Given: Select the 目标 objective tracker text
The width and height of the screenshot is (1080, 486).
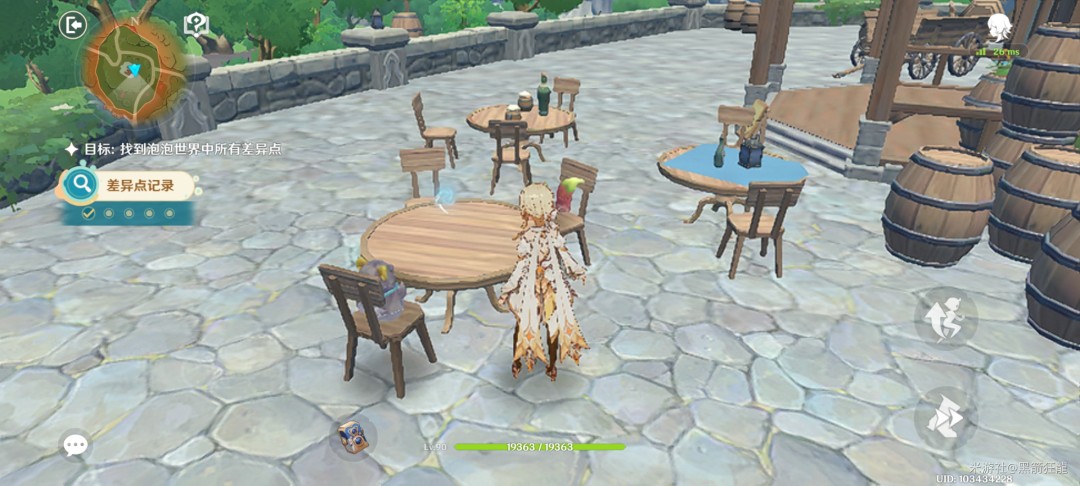Looking at the screenshot, I should [180, 148].
